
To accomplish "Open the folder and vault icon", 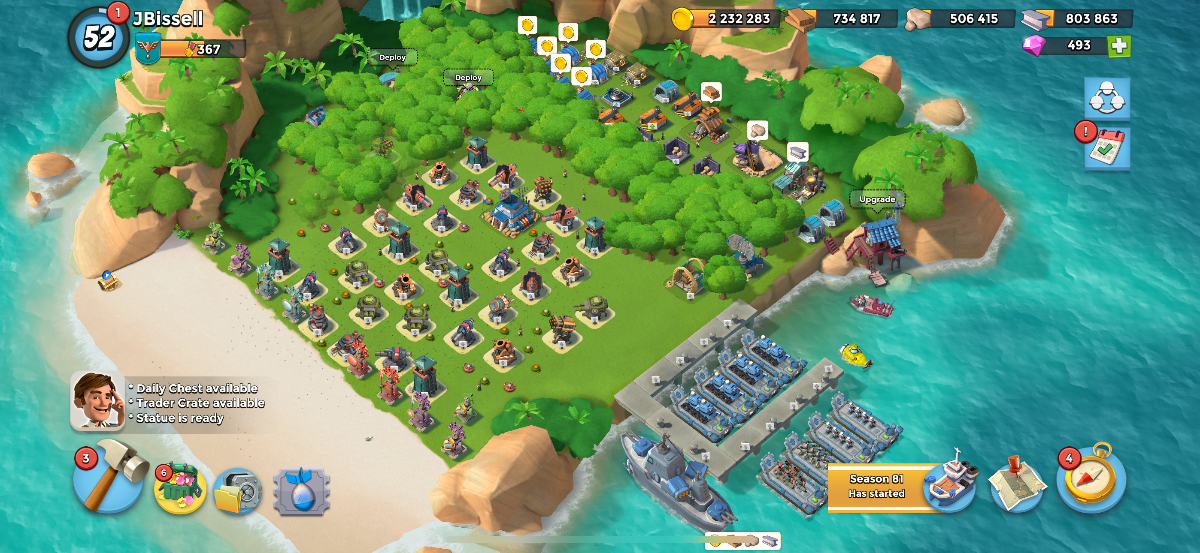I will [237, 491].
